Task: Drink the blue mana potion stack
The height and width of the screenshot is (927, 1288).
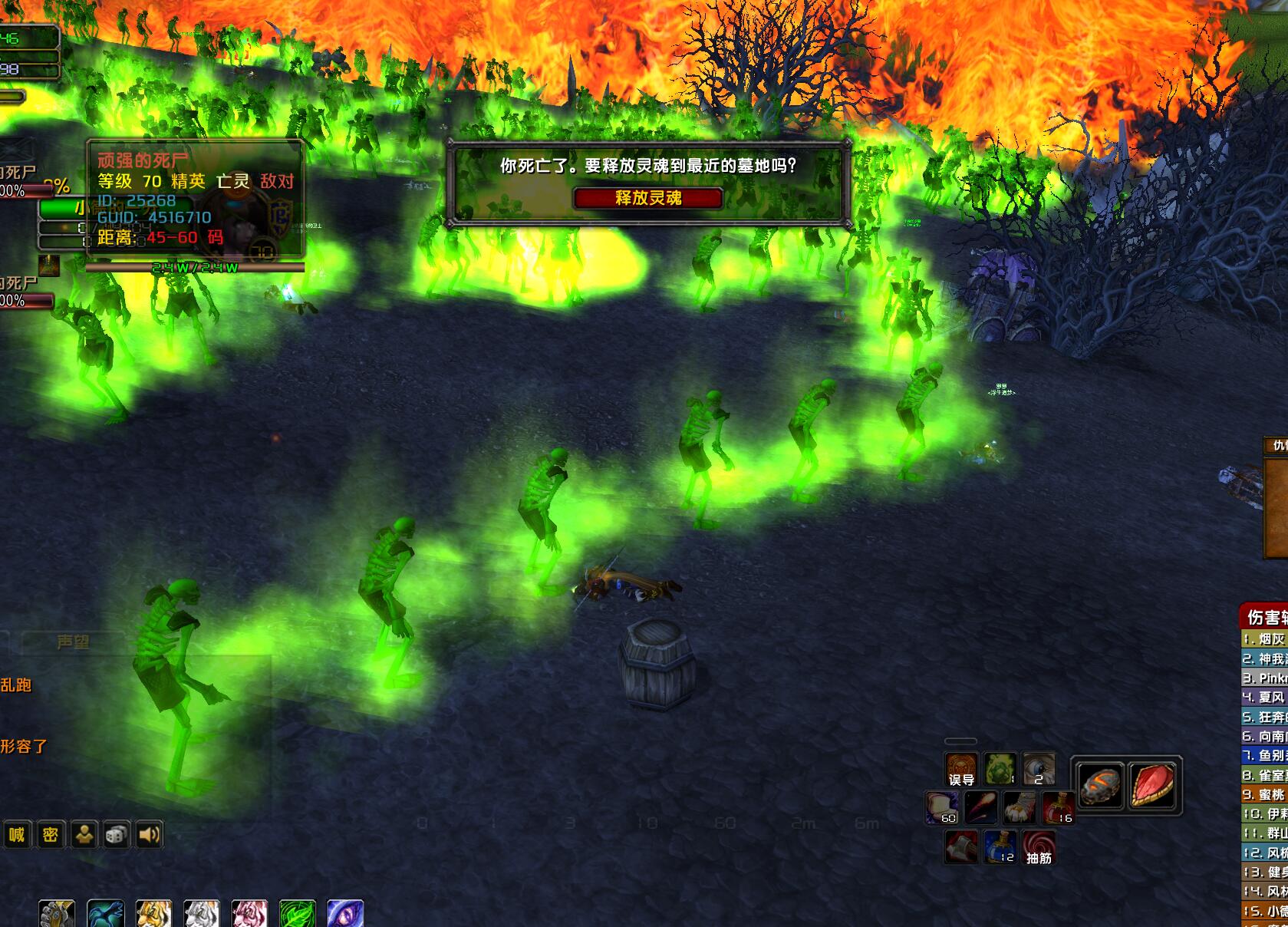Action: click(x=1000, y=847)
